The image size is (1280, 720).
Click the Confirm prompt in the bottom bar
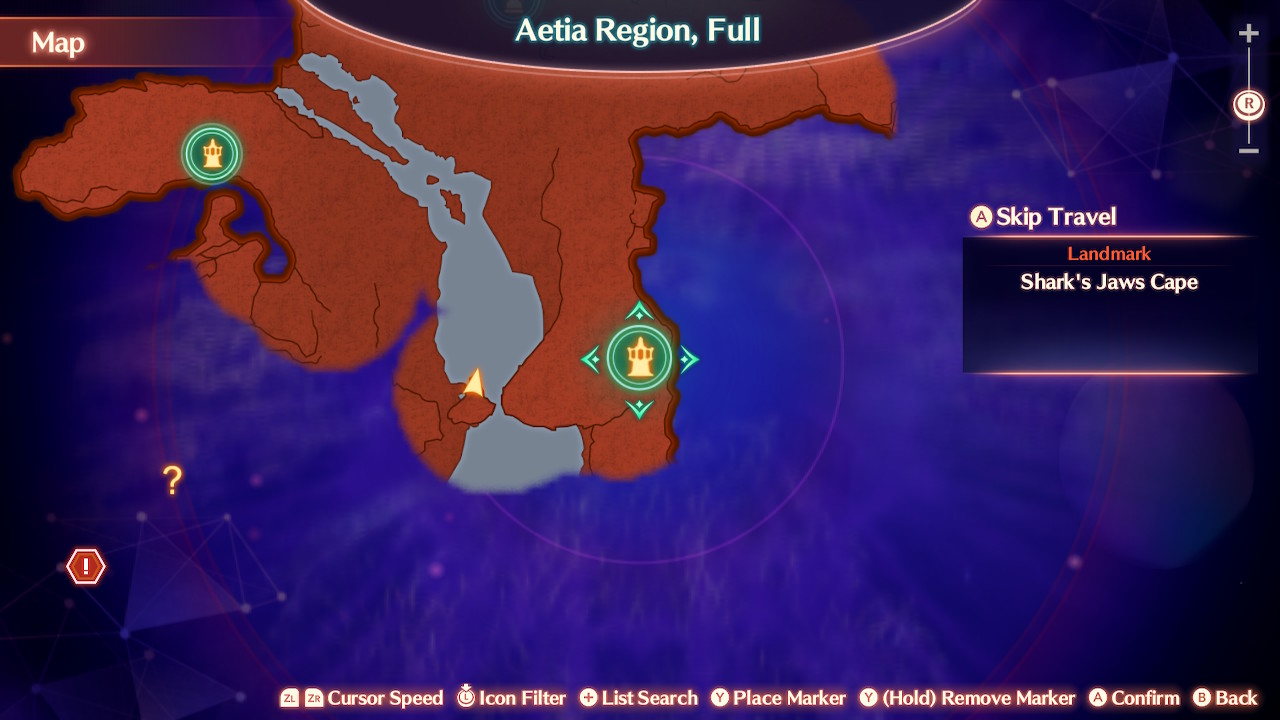[1133, 698]
